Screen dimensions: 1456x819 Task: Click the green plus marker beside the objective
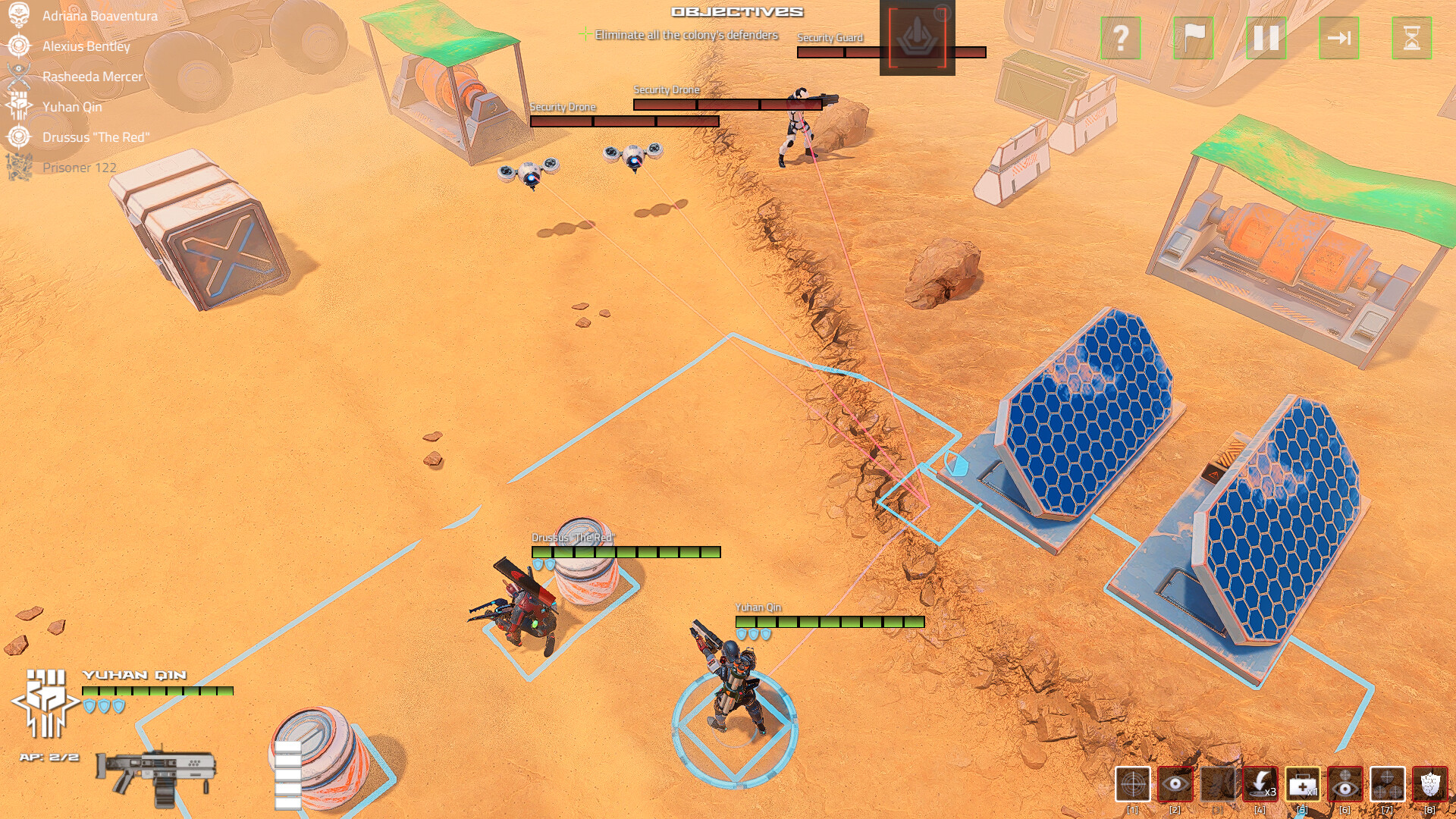click(585, 33)
